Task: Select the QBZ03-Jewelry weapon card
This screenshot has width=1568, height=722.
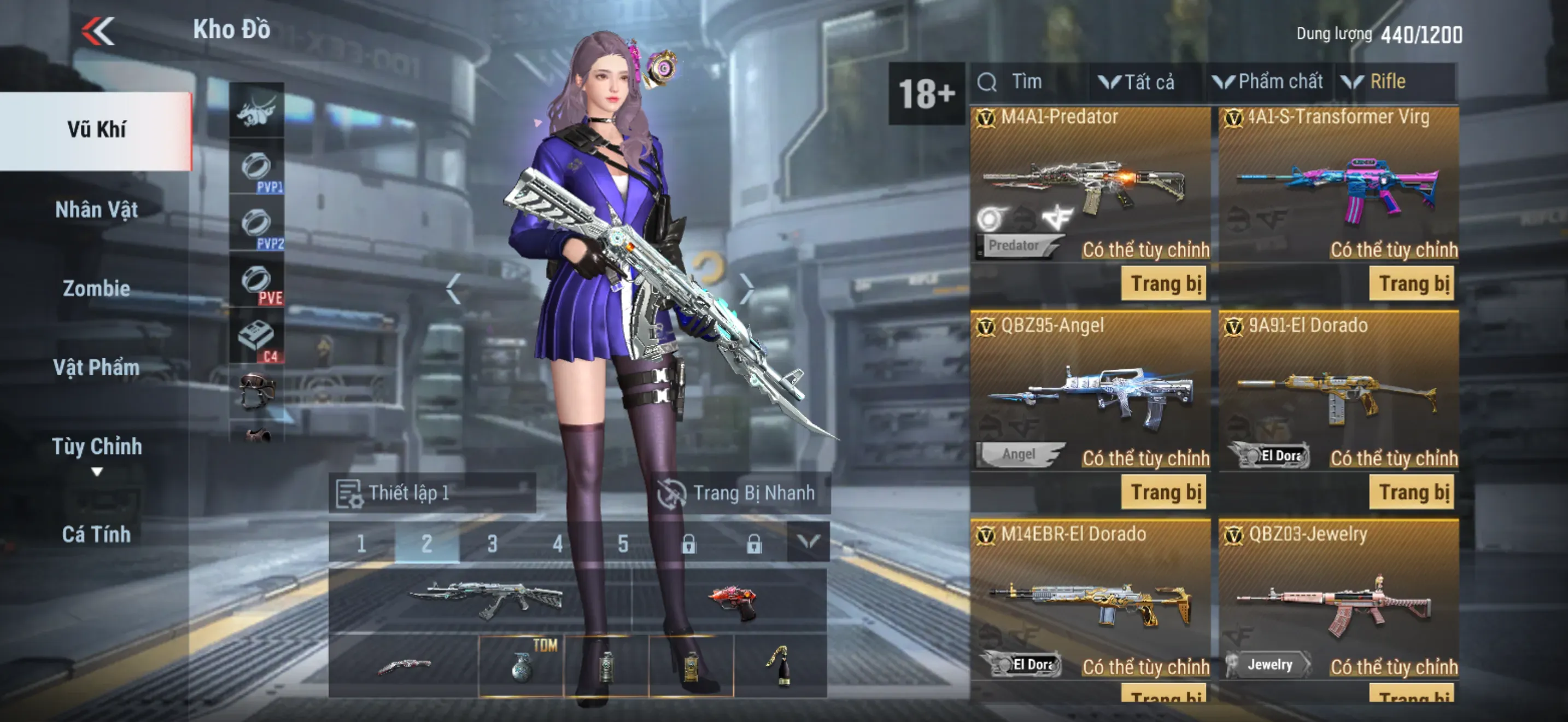Action: click(1338, 603)
